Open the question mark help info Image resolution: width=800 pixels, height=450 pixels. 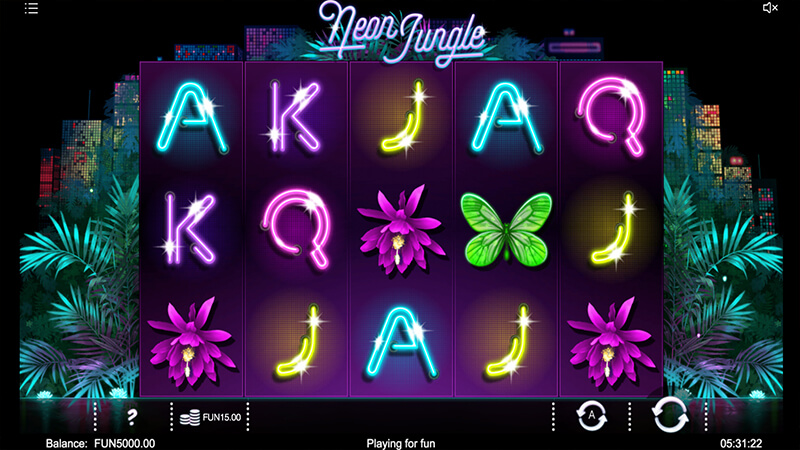point(132,415)
